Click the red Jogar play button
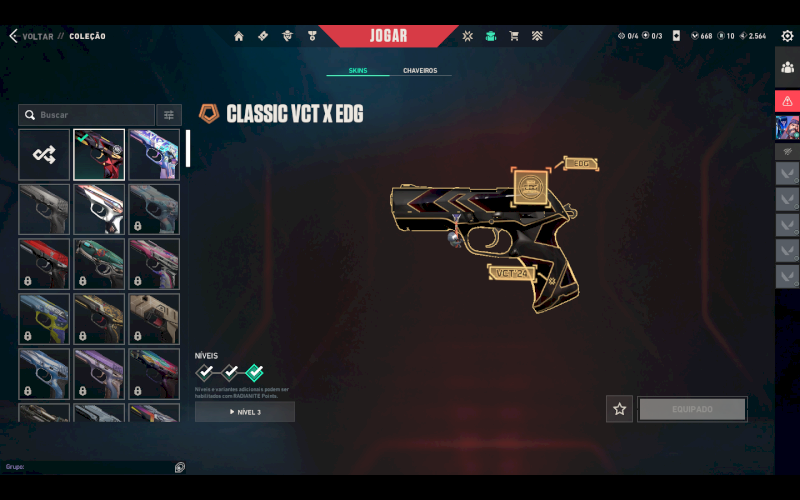 (x=388, y=36)
